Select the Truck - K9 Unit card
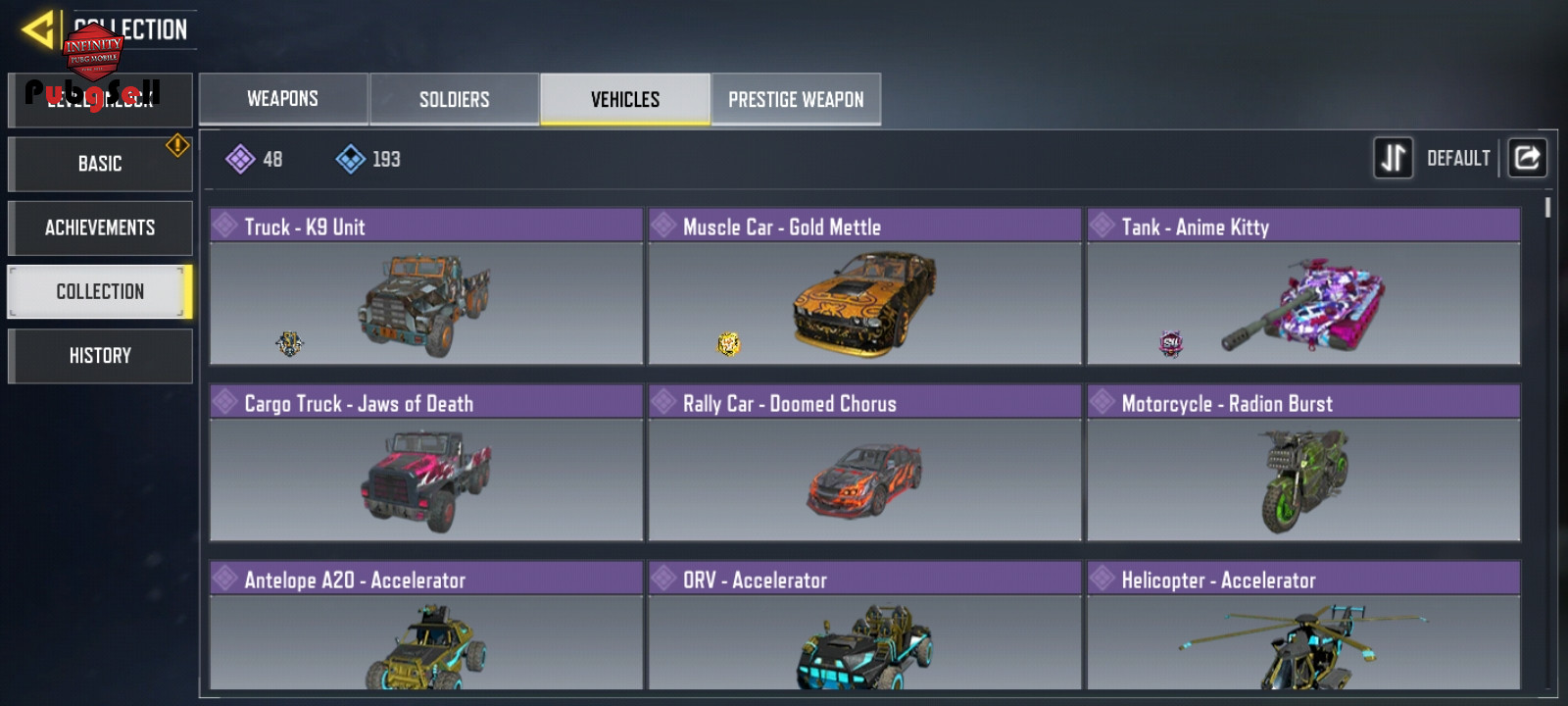 (x=426, y=286)
